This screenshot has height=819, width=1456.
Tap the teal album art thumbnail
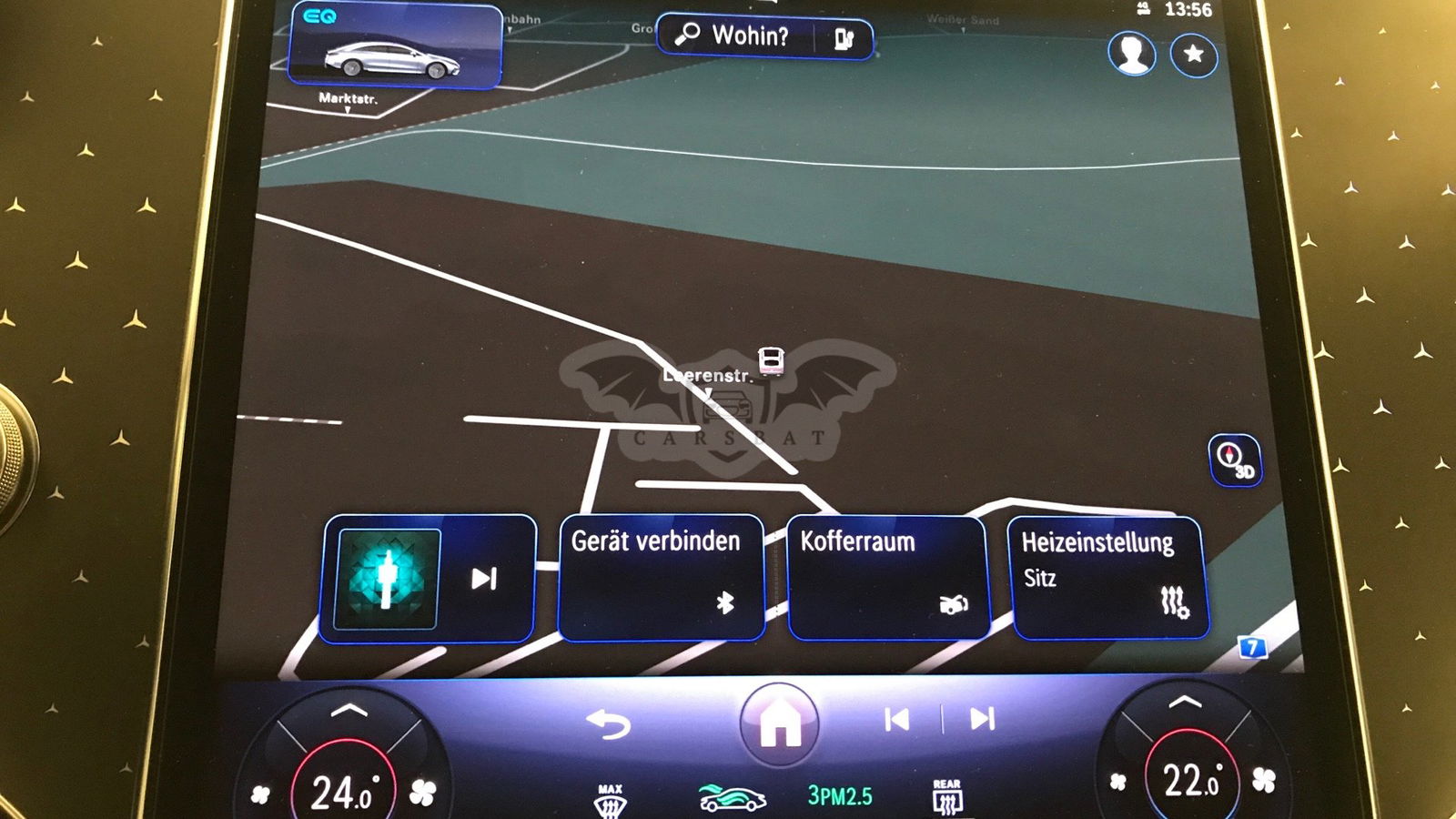[388, 579]
